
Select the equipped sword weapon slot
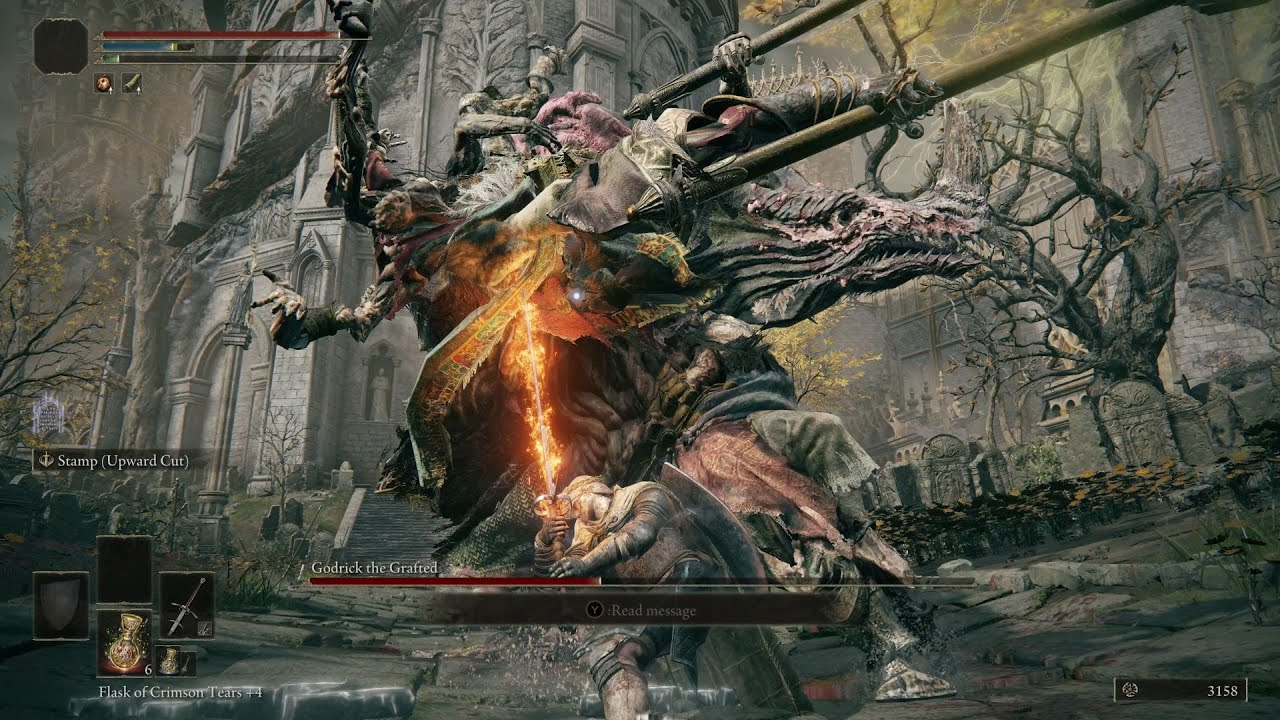click(187, 606)
